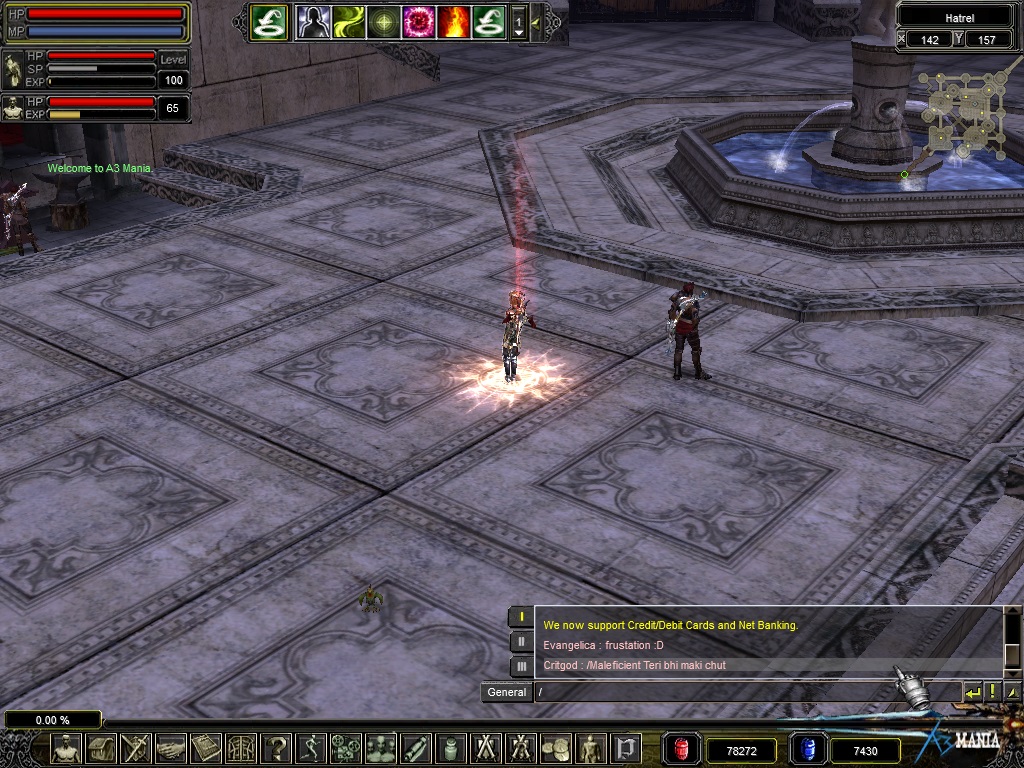The height and width of the screenshot is (768, 1024).
Task: Activate the silhouette figure skill icon
Action: [313, 21]
